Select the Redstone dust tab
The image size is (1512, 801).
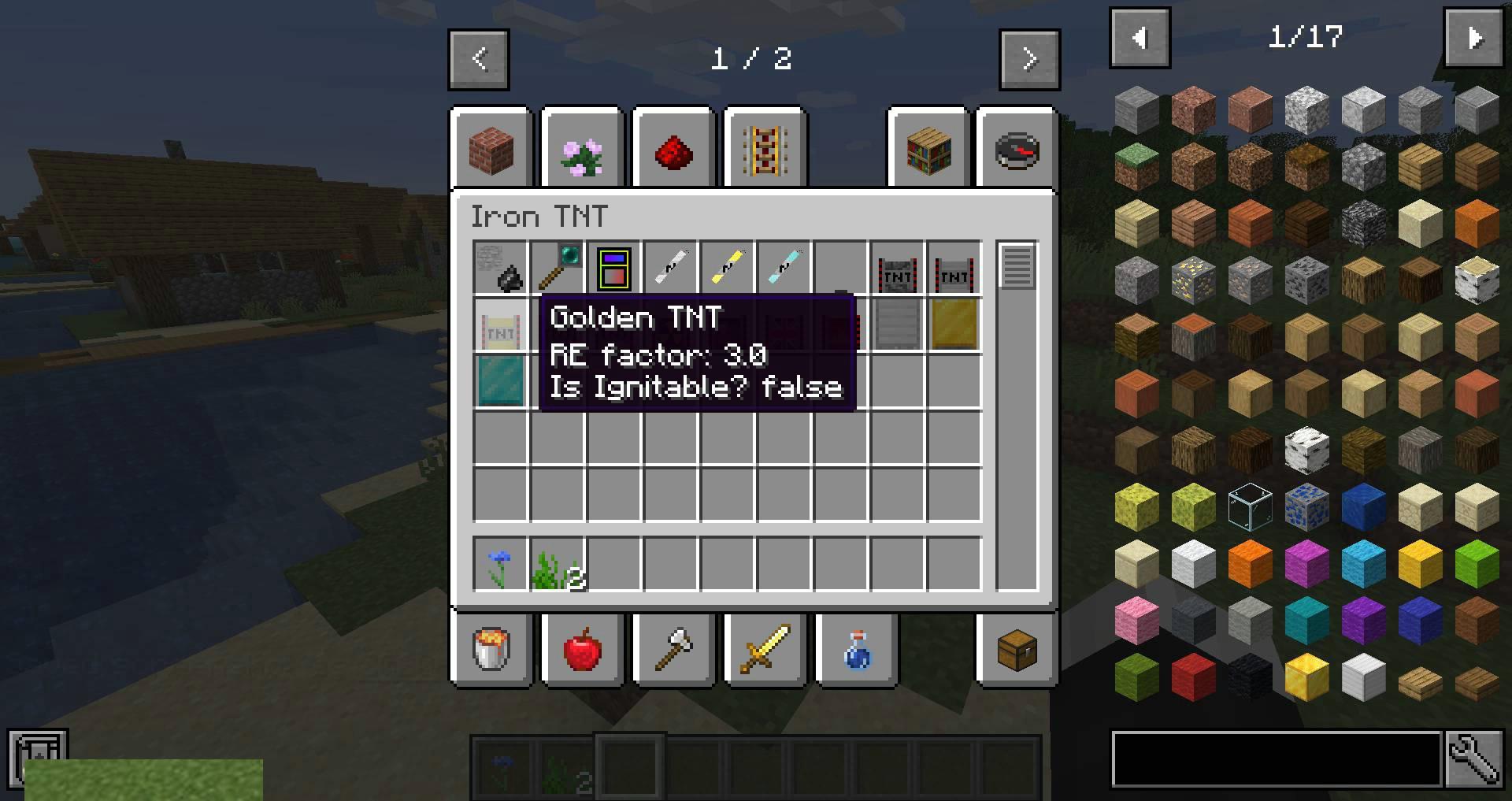[x=674, y=151]
